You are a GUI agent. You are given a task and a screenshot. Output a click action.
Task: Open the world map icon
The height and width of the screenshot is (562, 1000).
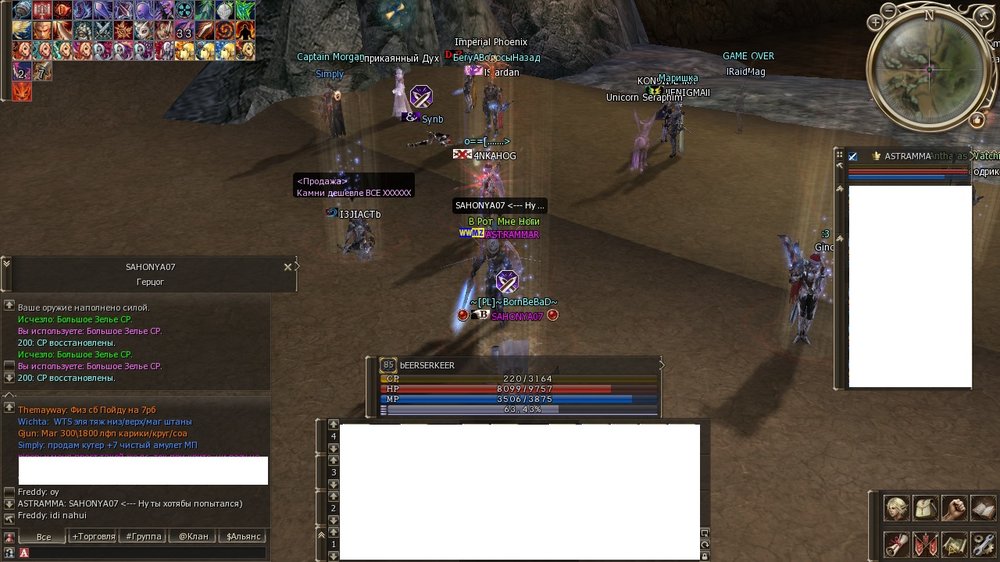(955, 545)
